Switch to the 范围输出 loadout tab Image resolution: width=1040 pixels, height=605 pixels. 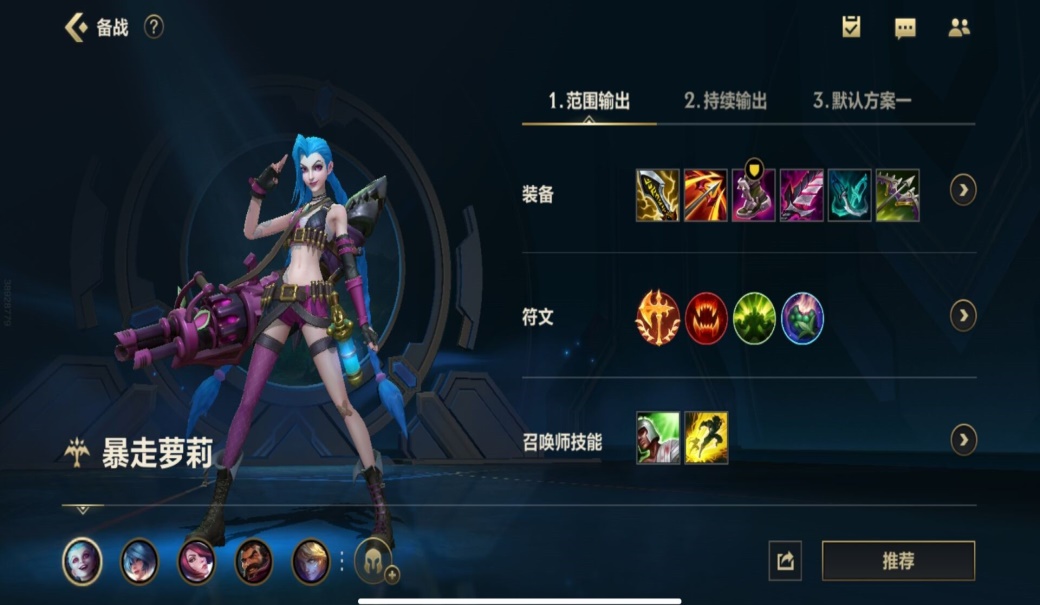(x=589, y=101)
